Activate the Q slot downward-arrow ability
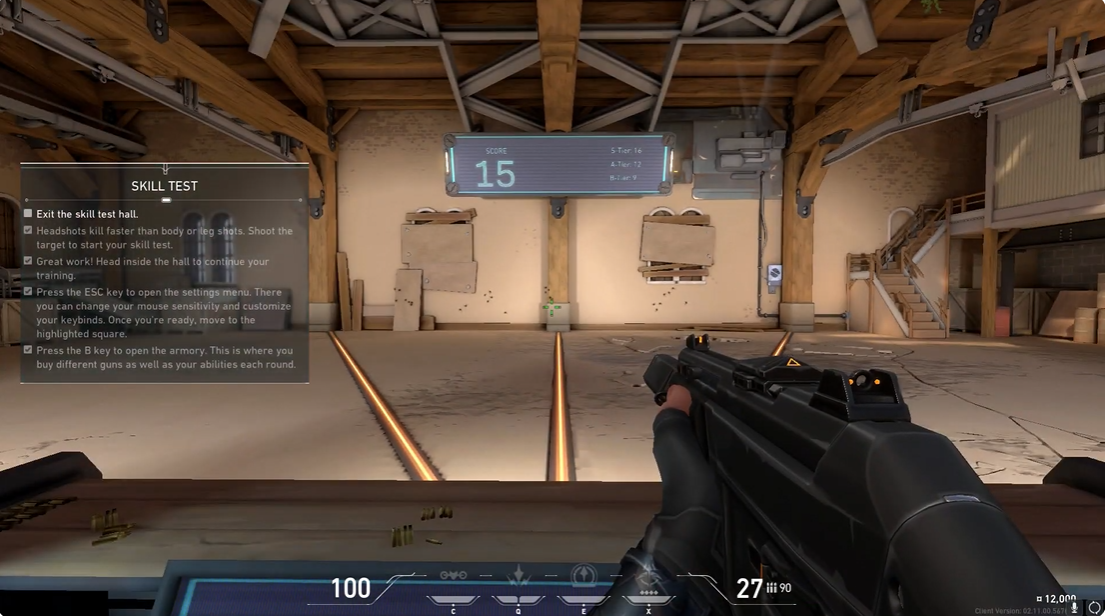Screen dimensions: 1105x616 (518, 576)
